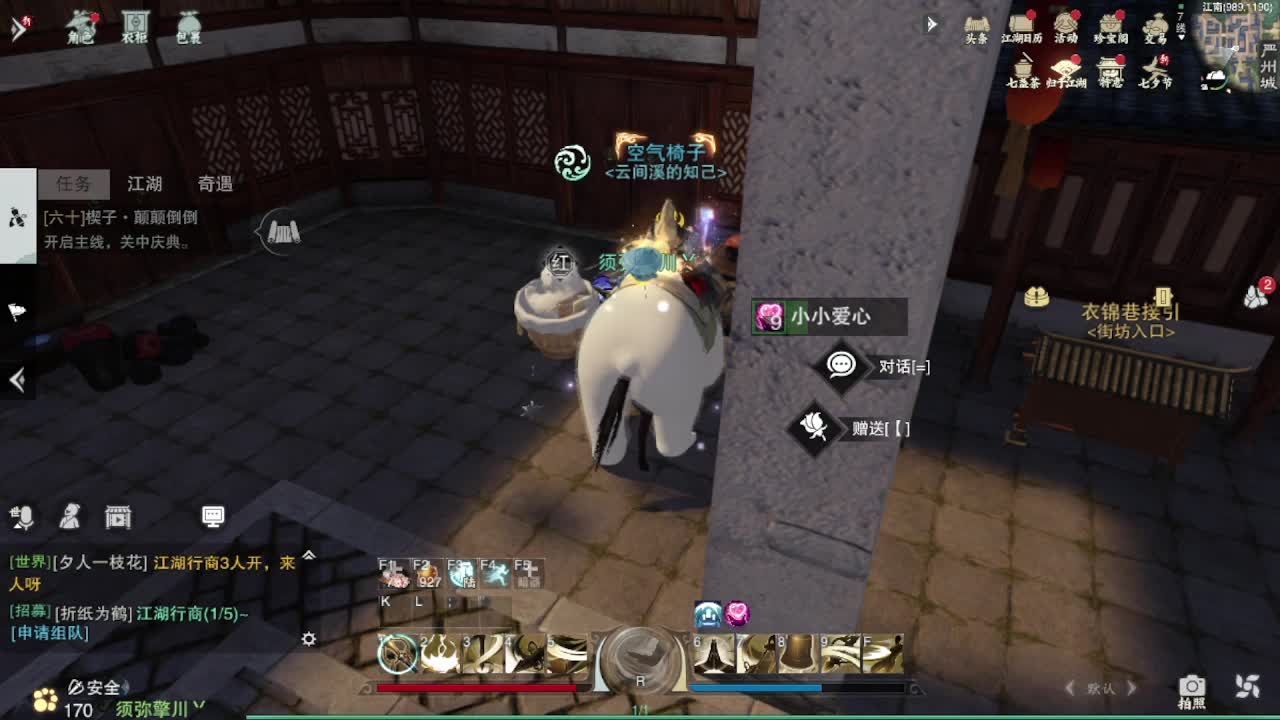Select the 任务 quest tab
The height and width of the screenshot is (720, 1280).
(x=73, y=184)
